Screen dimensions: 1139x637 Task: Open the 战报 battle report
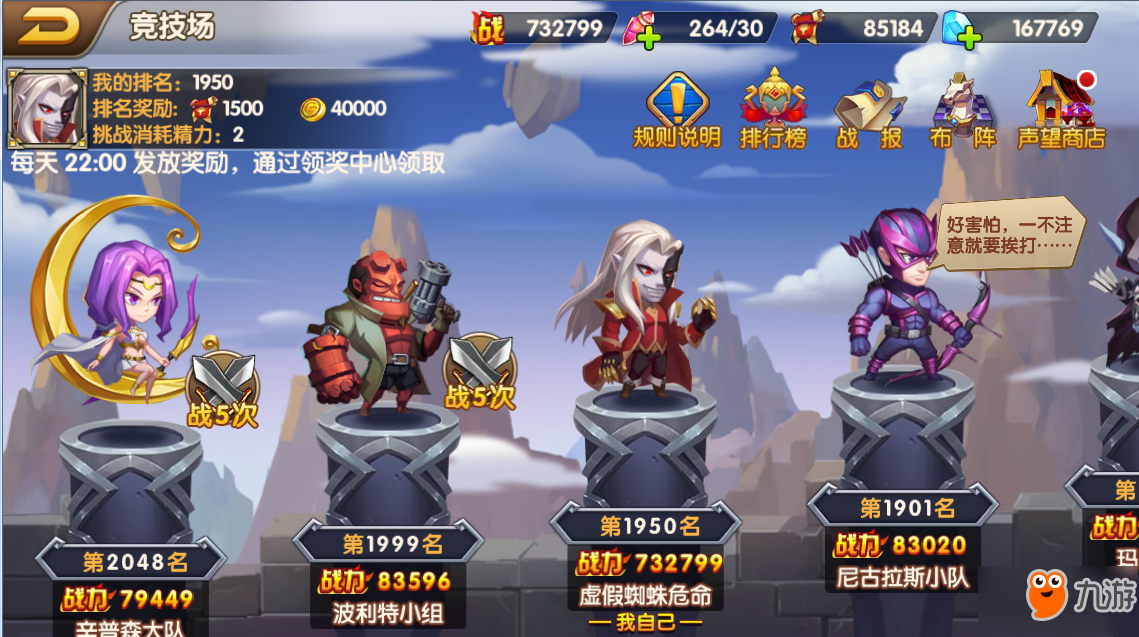click(x=868, y=112)
